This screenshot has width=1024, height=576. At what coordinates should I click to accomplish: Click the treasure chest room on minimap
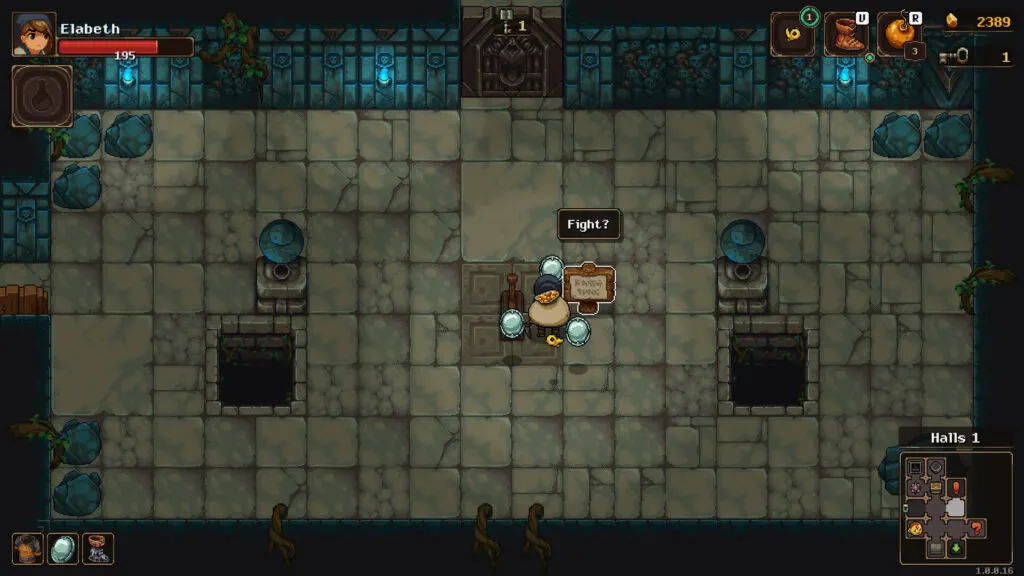936,487
